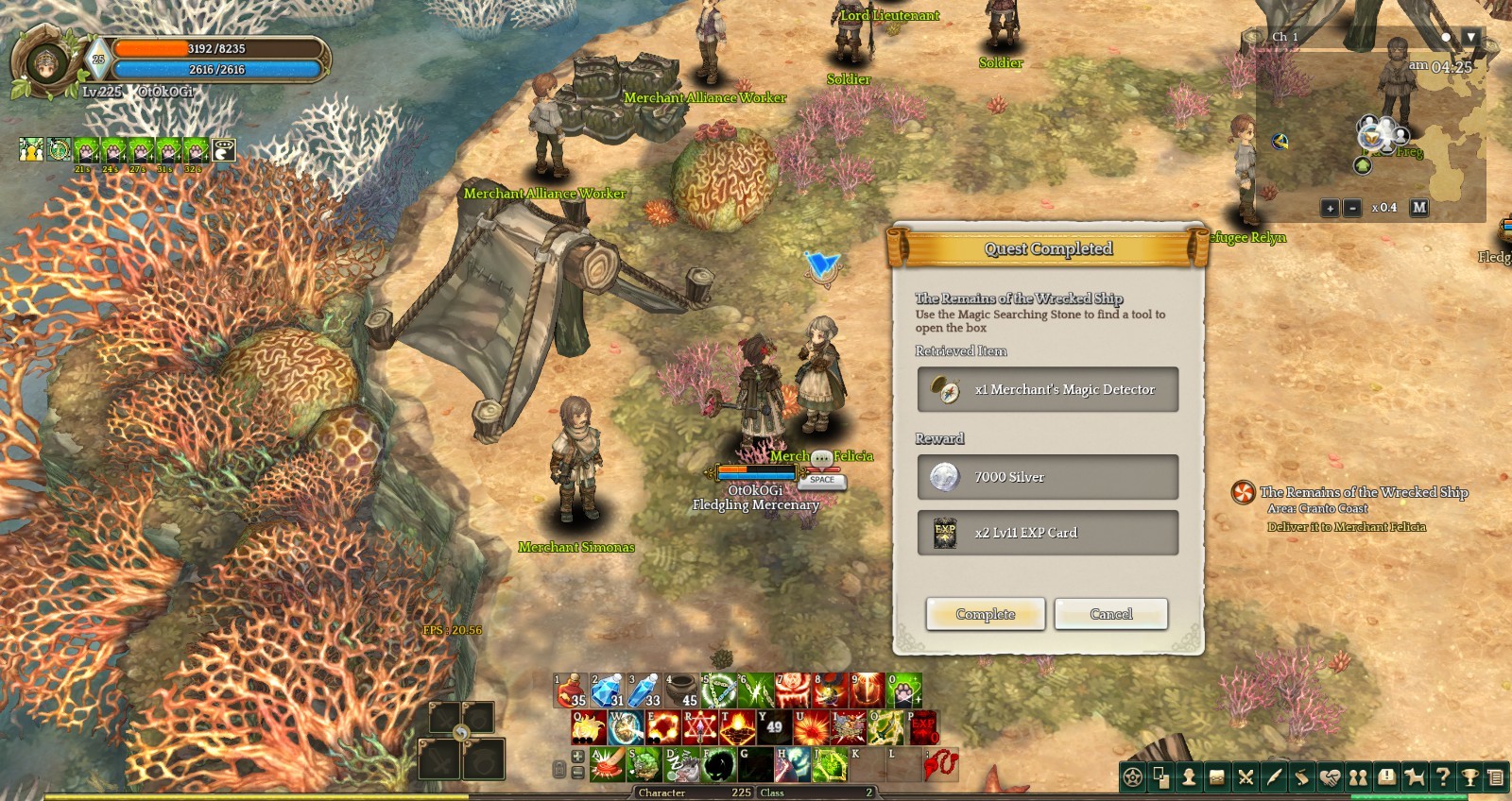Toggle the hotbar padlock icon
The height and width of the screenshot is (801, 1512).
(x=559, y=768)
